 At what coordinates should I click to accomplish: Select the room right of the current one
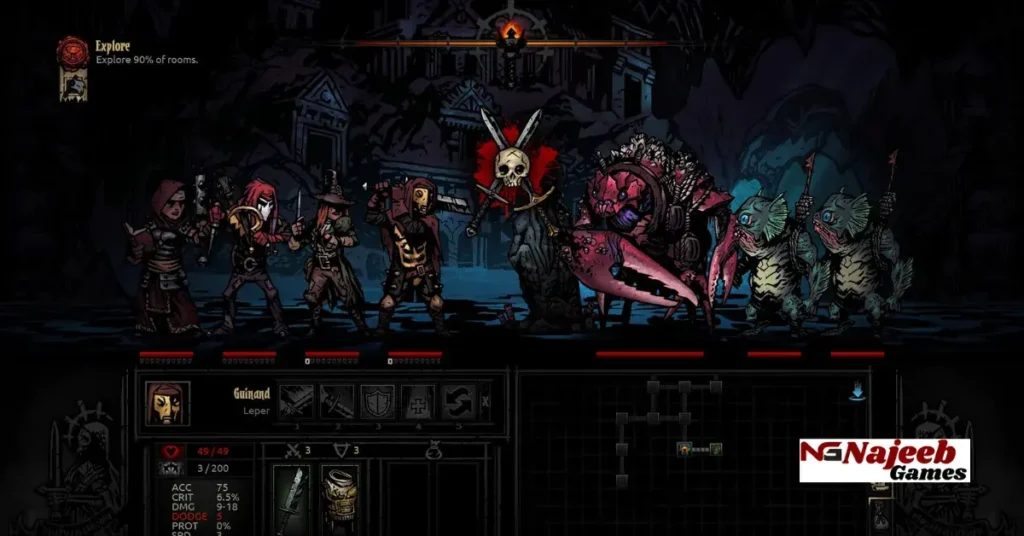(x=716, y=450)
